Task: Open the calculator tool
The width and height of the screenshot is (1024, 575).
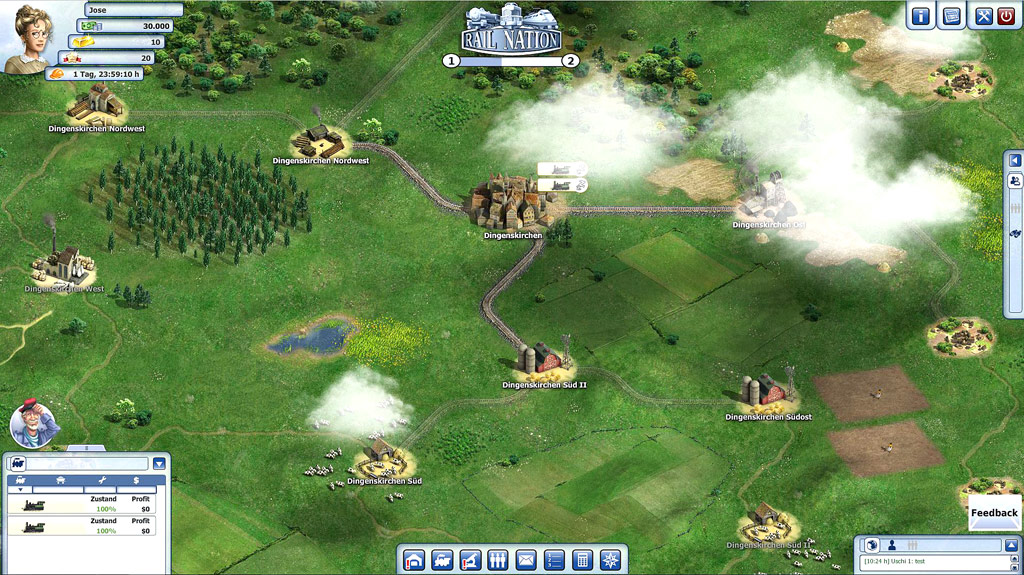Action: [x=582, y=560]
